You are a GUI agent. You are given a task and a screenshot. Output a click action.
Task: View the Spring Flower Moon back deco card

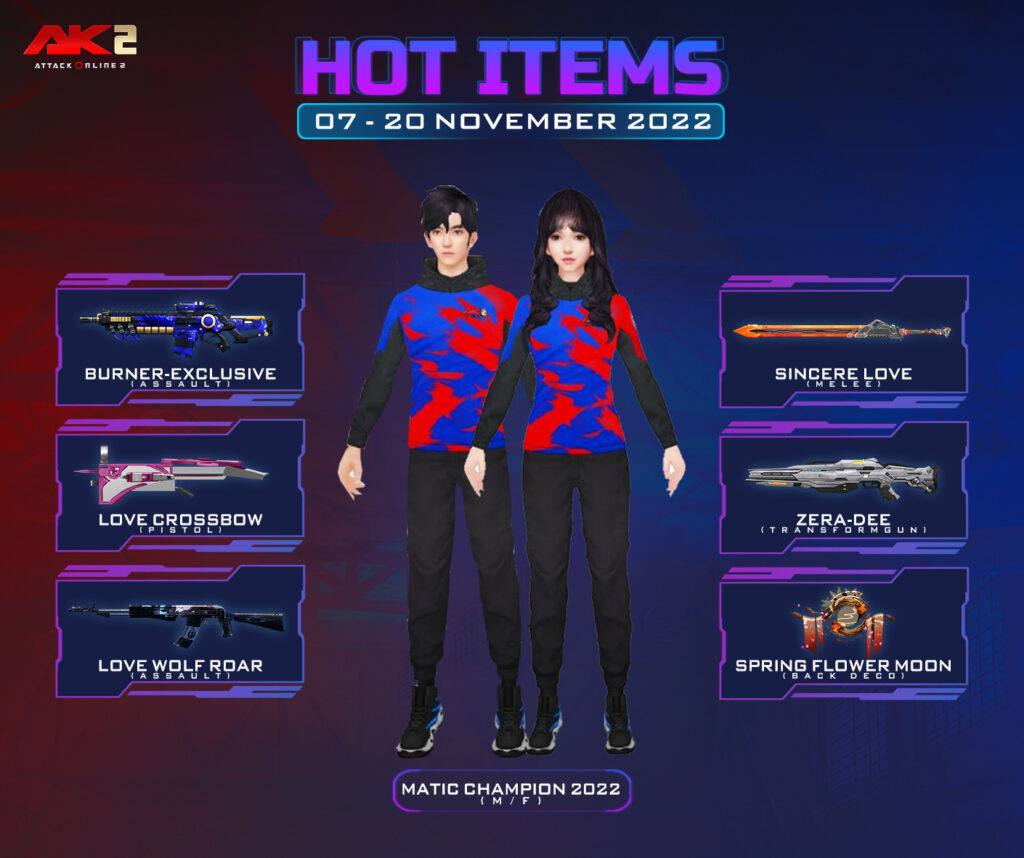[843, 633]
